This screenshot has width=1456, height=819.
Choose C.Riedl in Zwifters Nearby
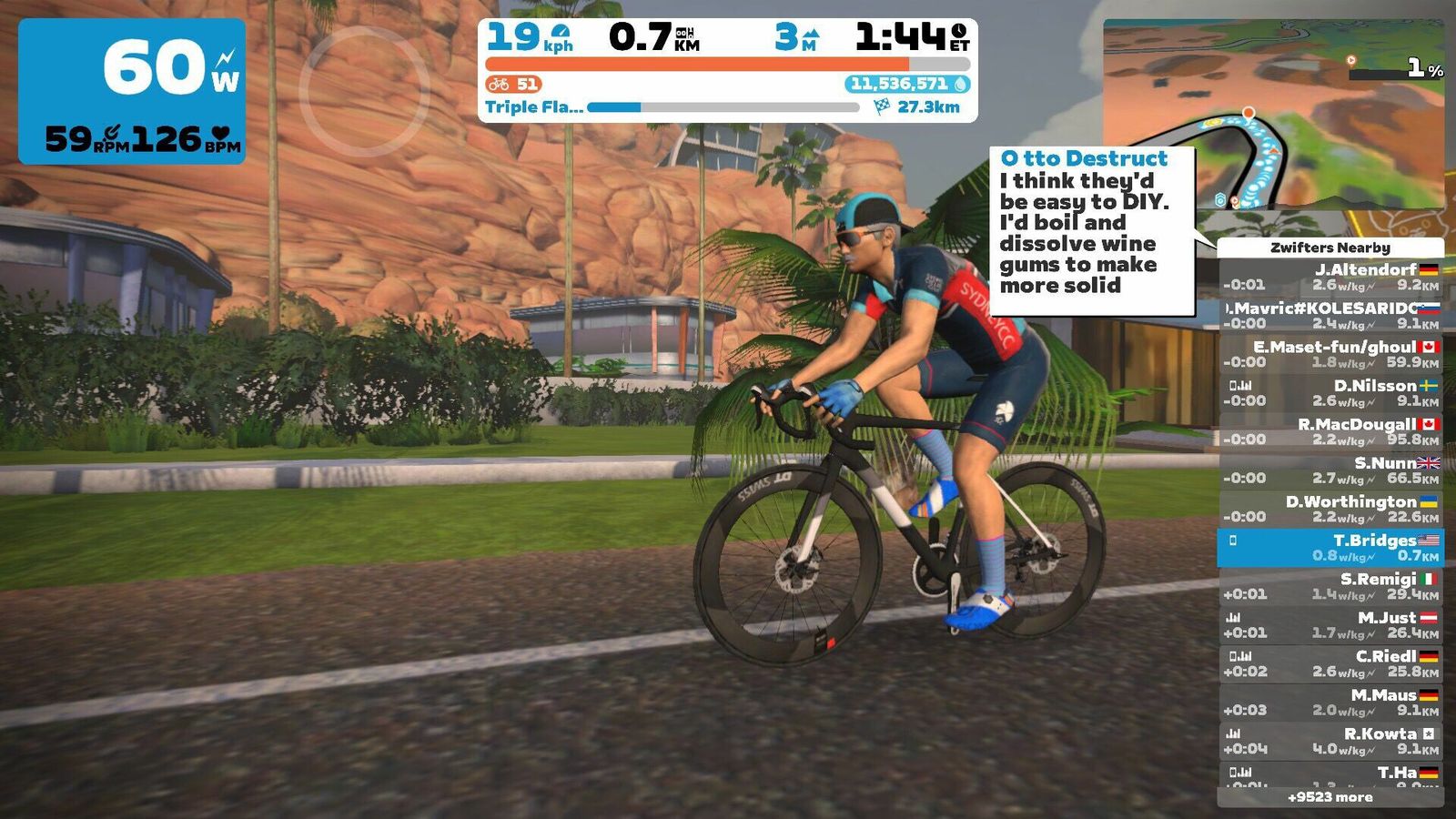[1330, 663]
